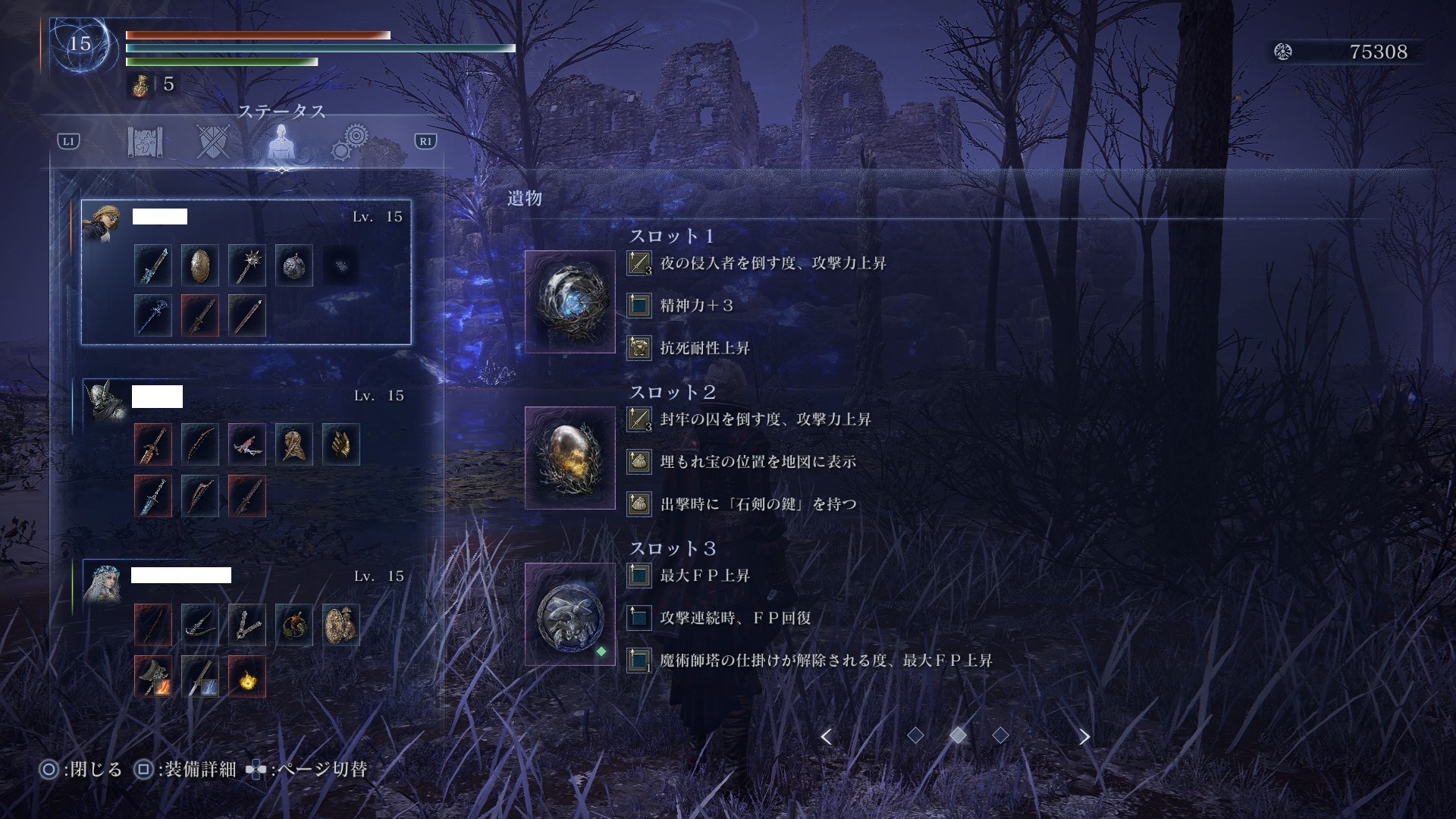Go to the previous relic page arrow

[827, 736]
